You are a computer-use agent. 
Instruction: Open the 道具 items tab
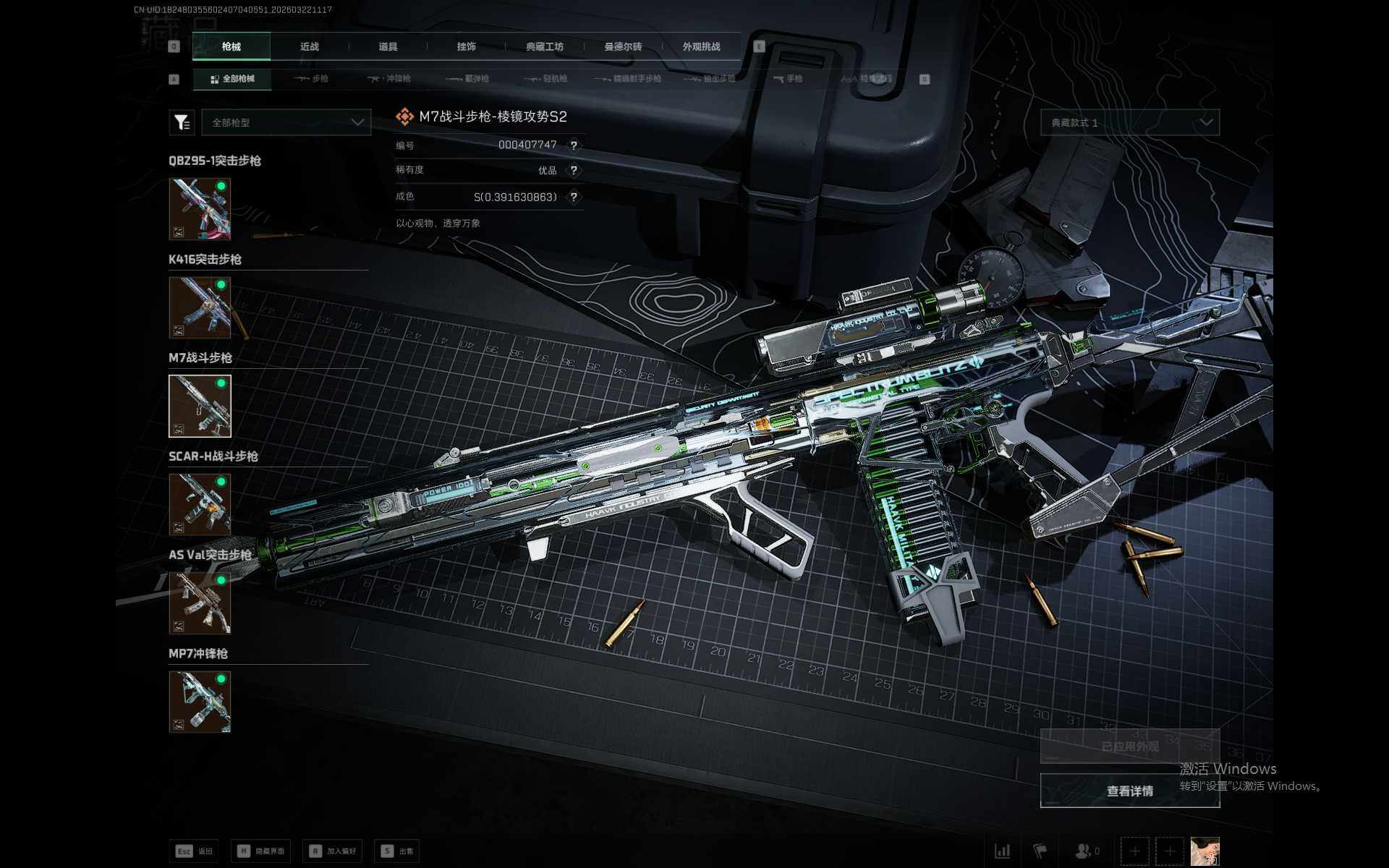tap(388, 47)
